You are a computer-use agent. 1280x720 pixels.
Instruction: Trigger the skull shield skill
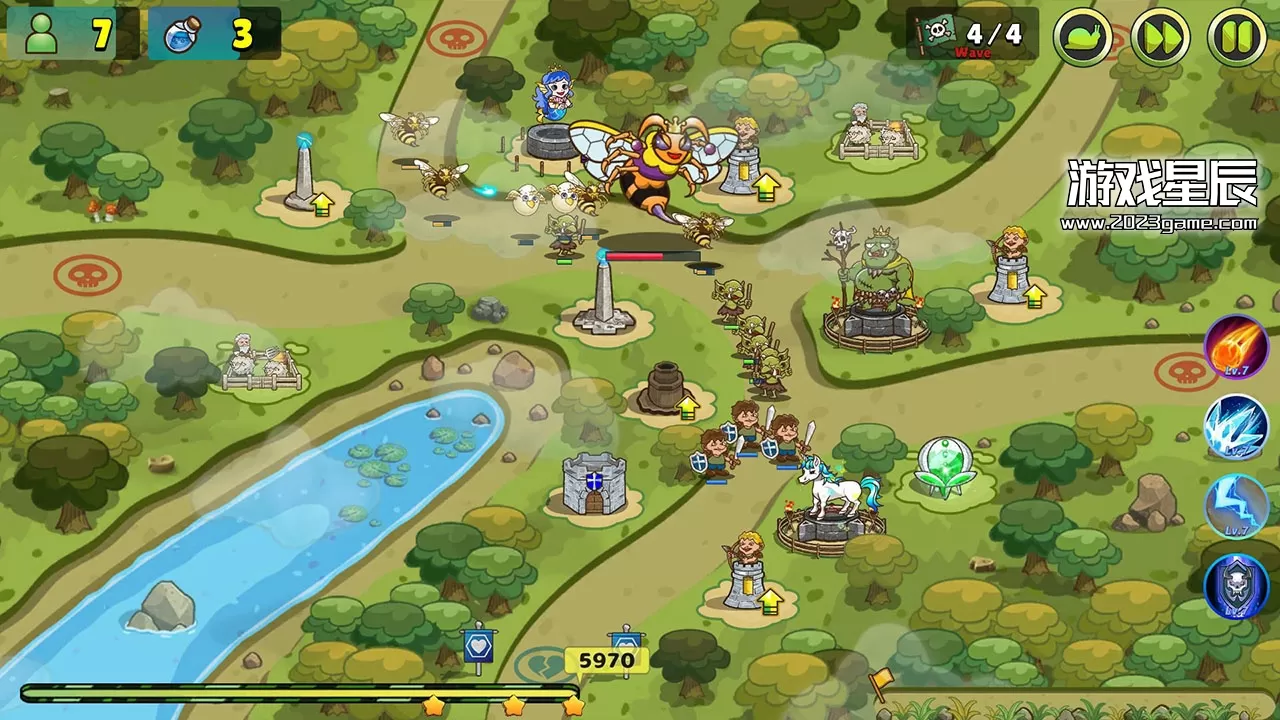pos(1237,587)
